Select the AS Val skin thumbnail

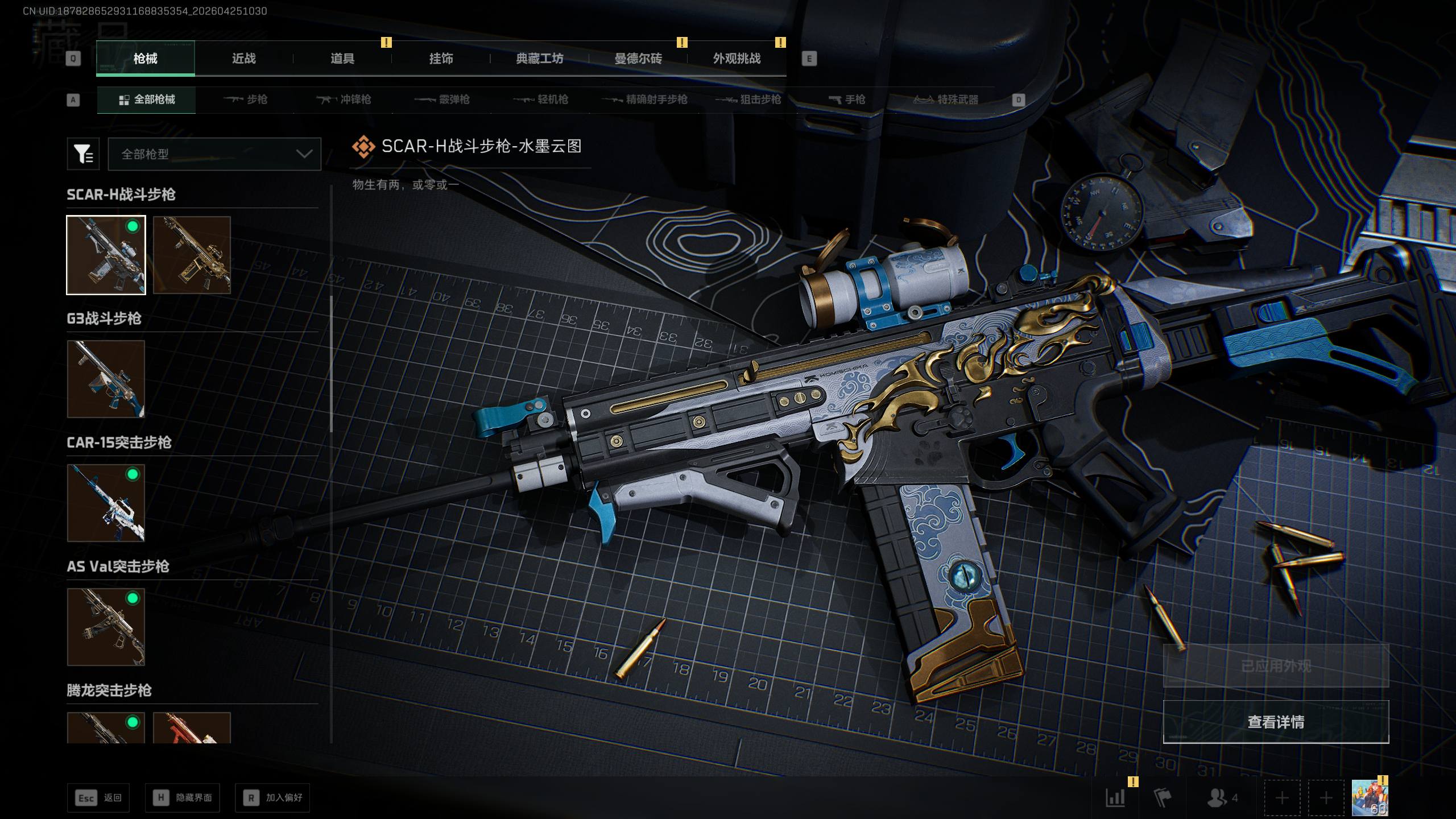click(106, 627)
